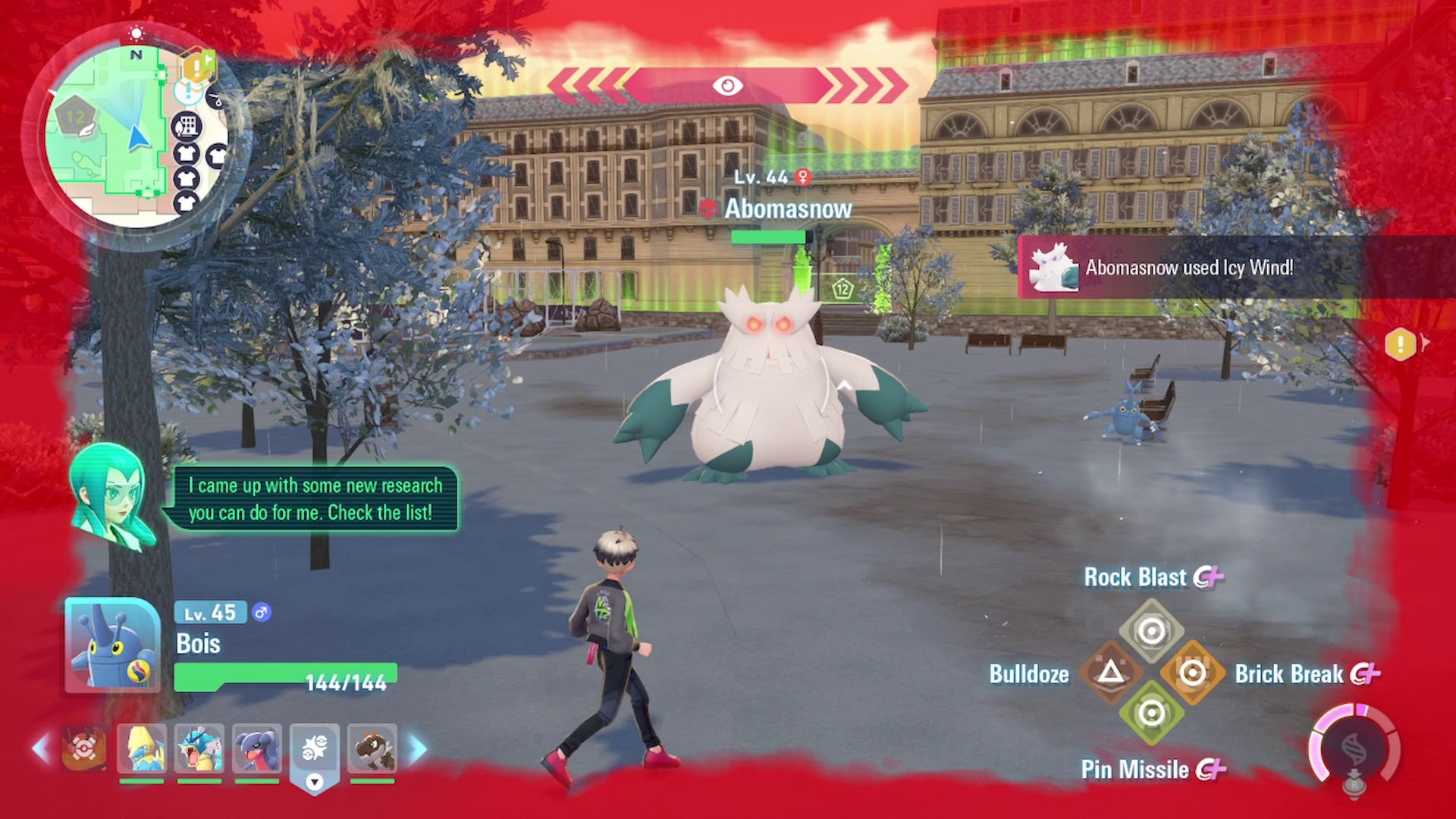Select the building marker on the minimap
Image resolution: width=1456 pixels, height=819 pixels.
click(x=187, y=125)
